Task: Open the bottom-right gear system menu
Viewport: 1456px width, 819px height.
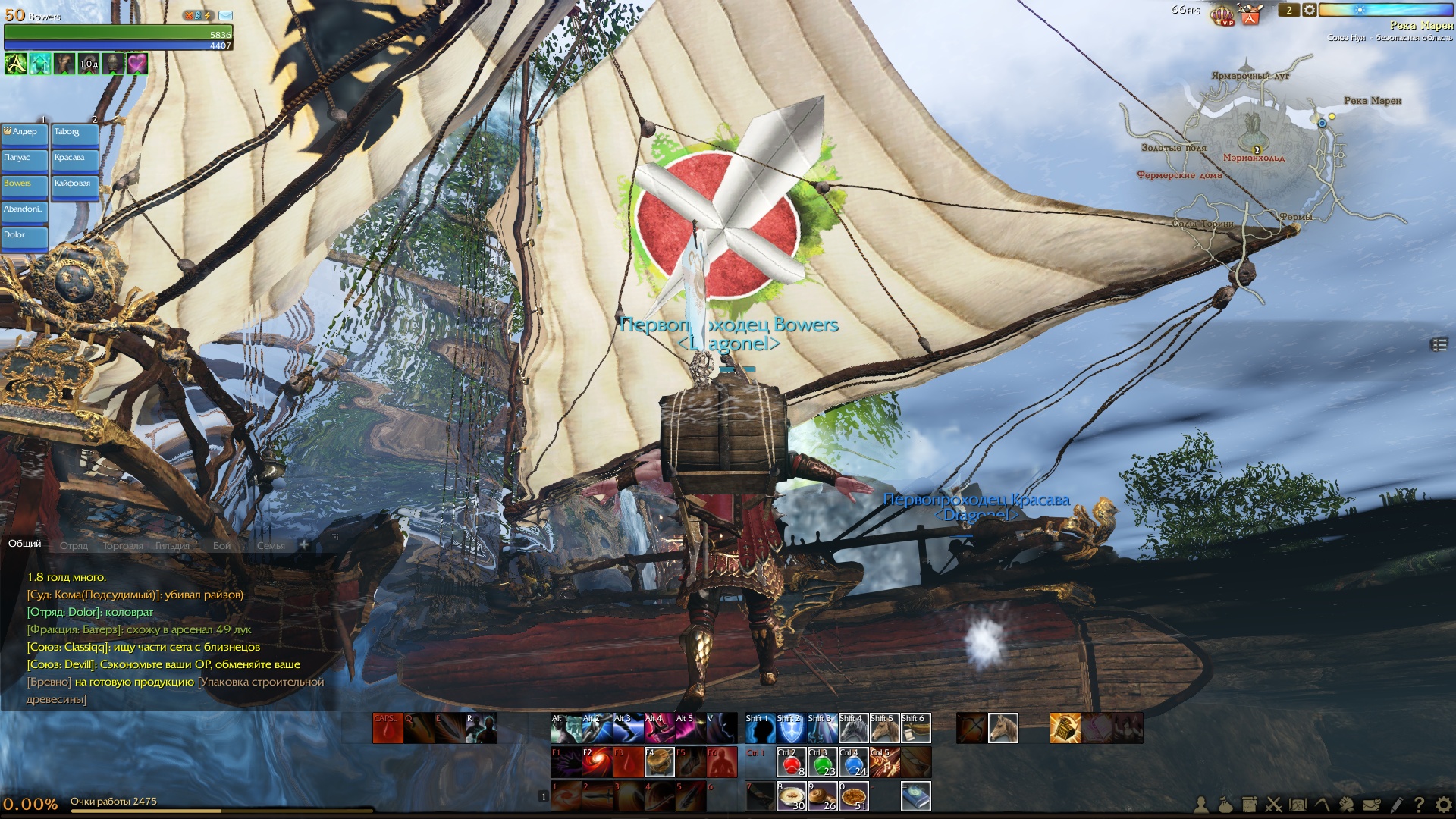Action: pos(1443,805)
